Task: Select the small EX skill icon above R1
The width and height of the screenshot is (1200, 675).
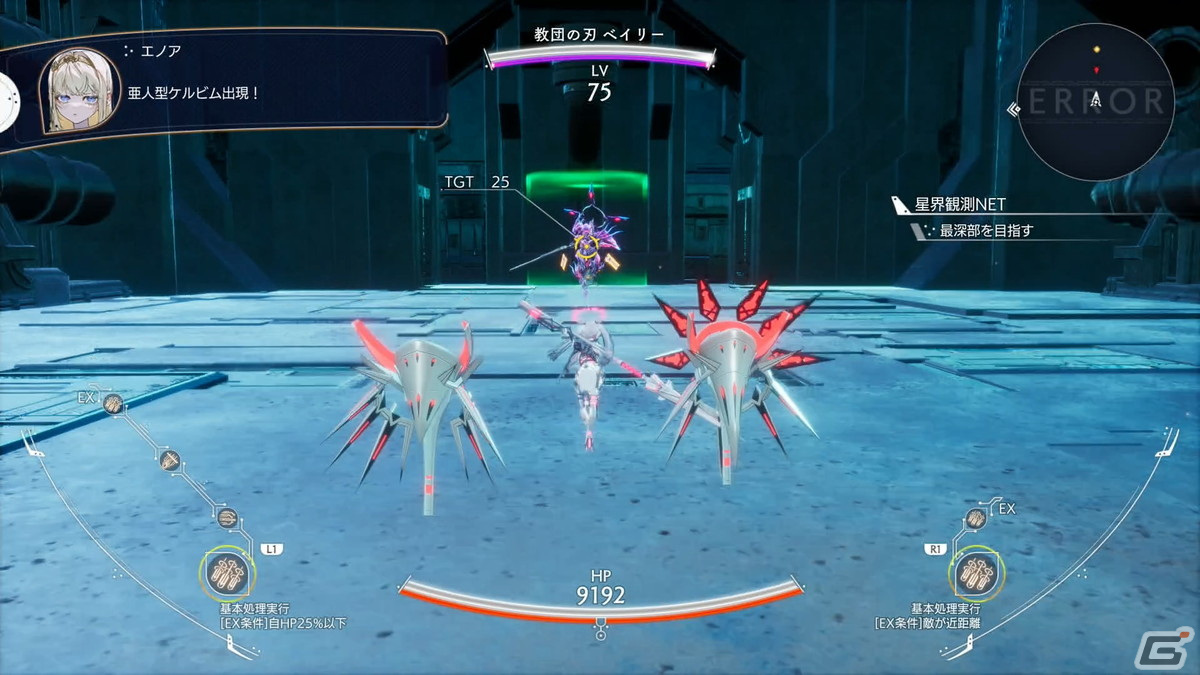Action: coord(976,518)
